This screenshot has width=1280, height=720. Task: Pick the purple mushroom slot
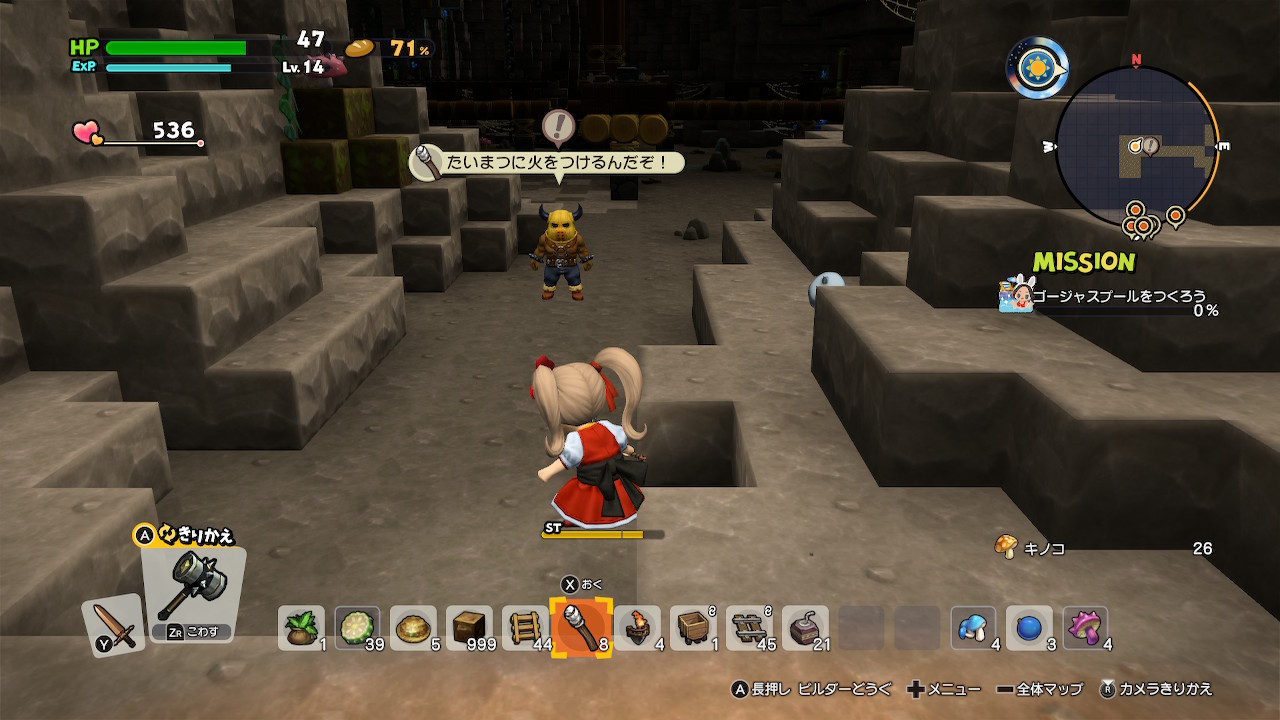(x=1085, y=628)
